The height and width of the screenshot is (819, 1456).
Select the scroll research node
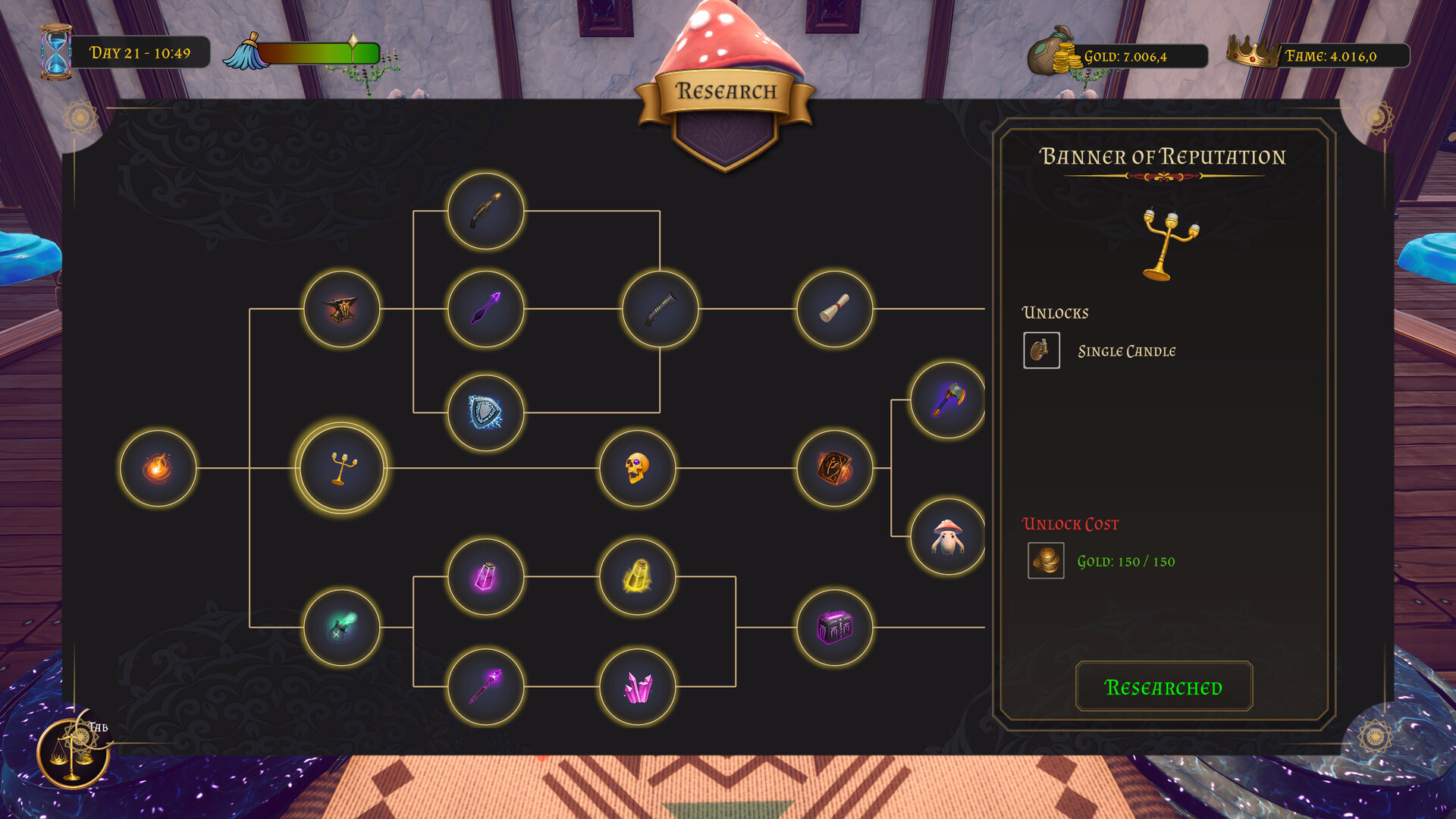(x=833, y=309)
